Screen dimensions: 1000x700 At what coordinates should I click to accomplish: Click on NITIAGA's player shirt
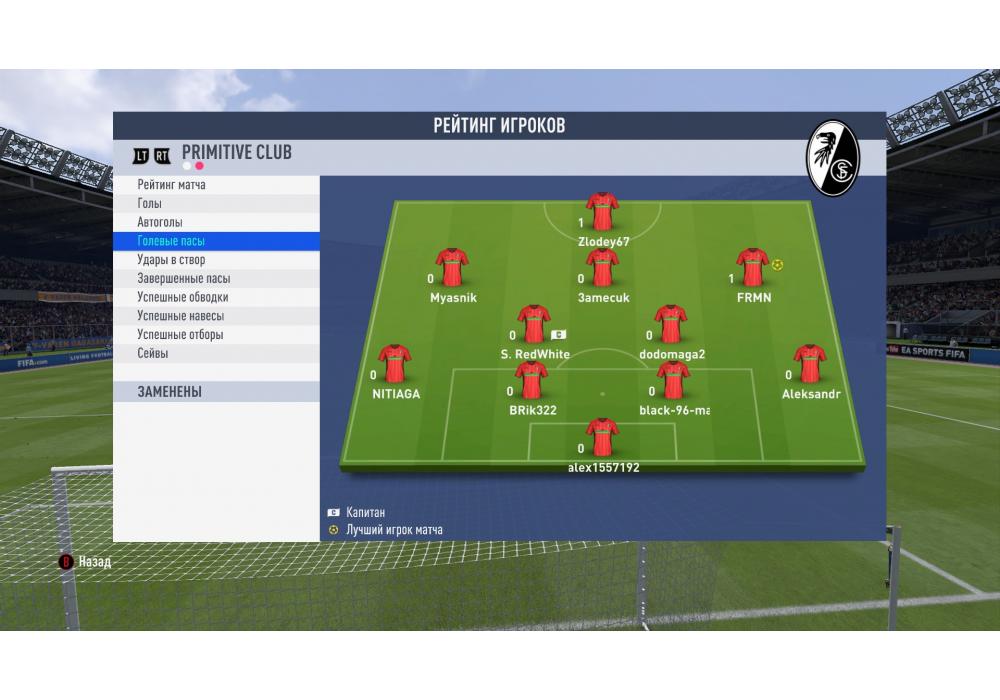click(x=395, y=364)
